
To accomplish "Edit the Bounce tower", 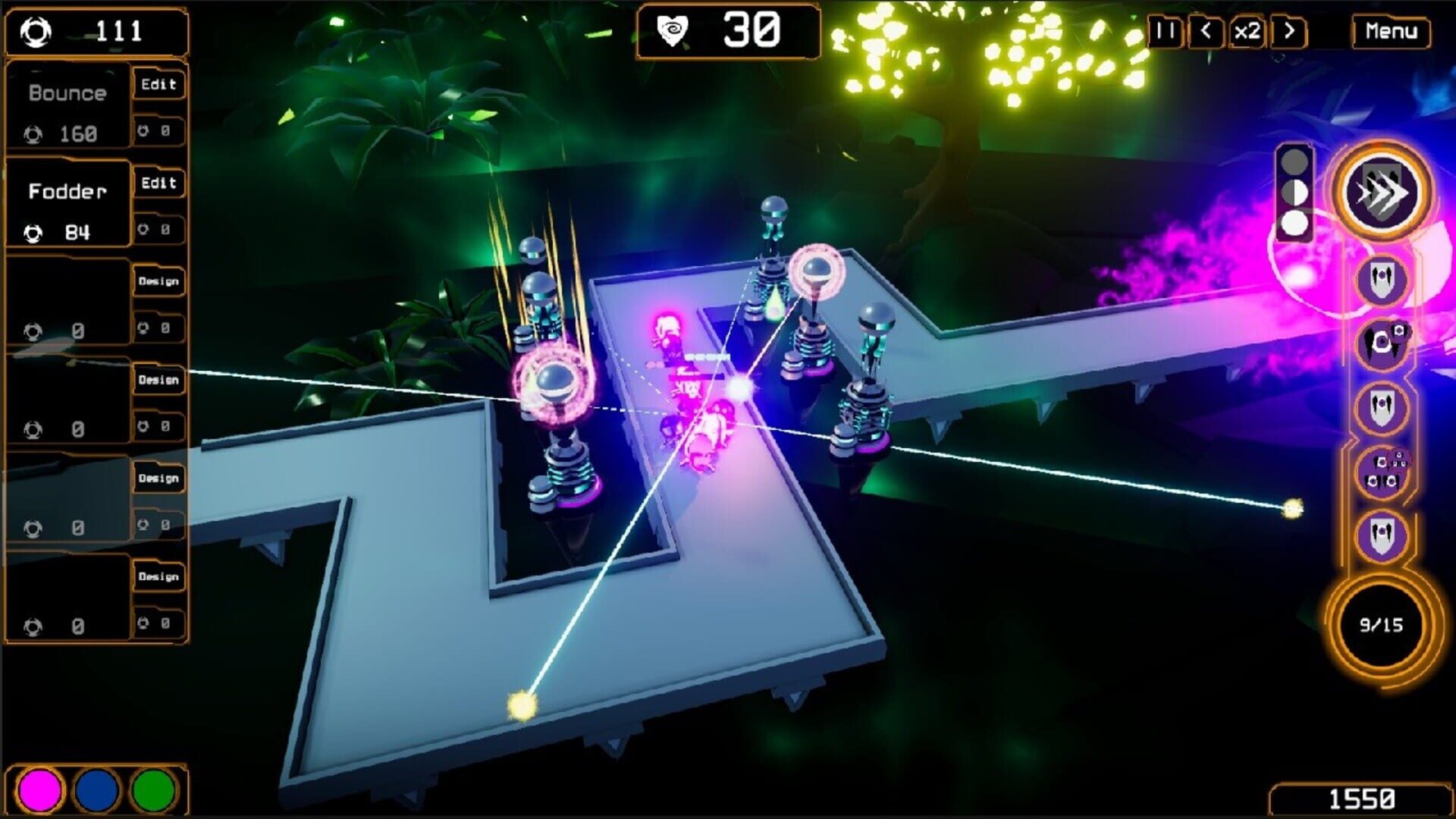I will [x=158, y=84].
